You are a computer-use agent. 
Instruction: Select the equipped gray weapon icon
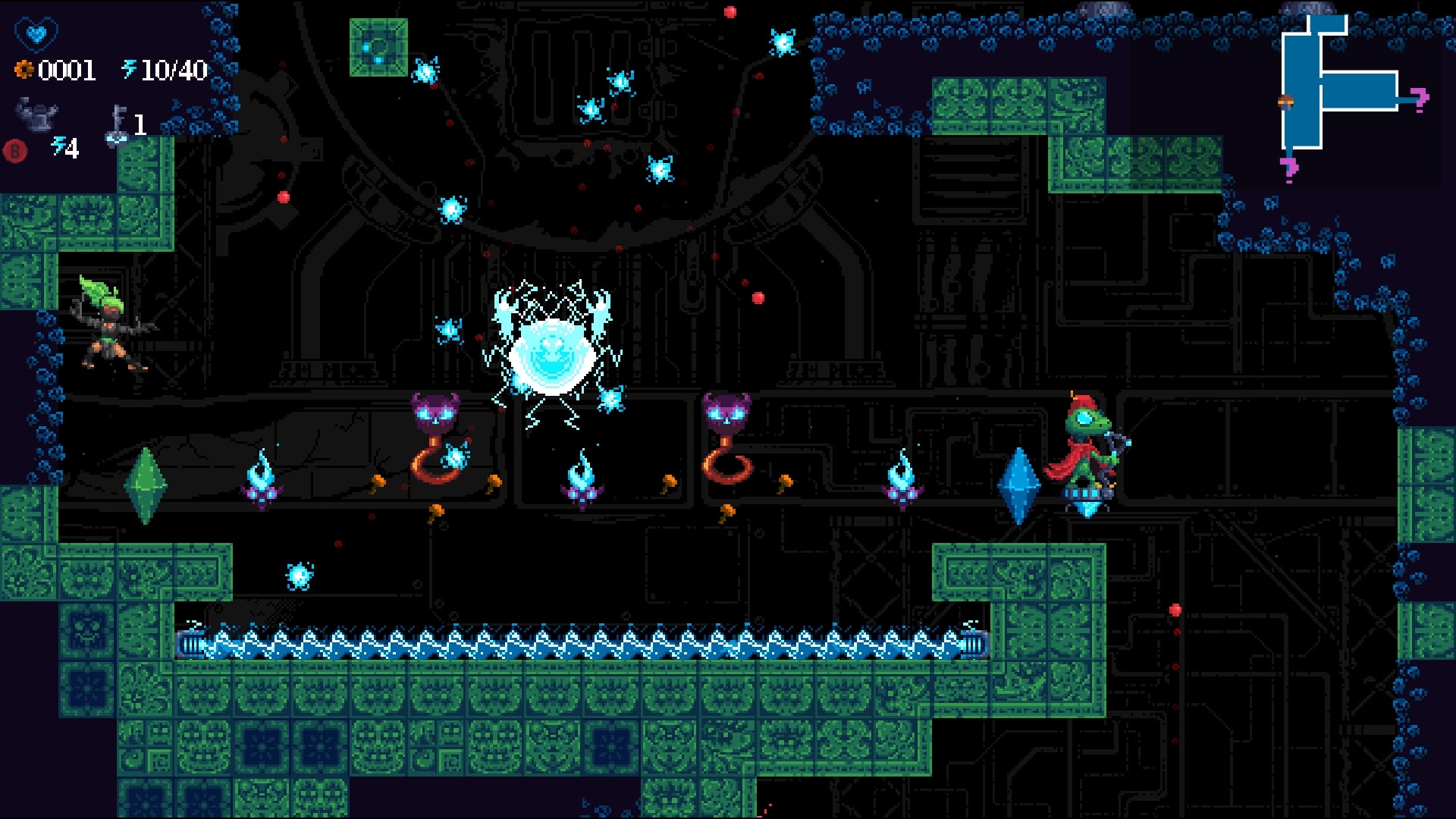point(36,115)
